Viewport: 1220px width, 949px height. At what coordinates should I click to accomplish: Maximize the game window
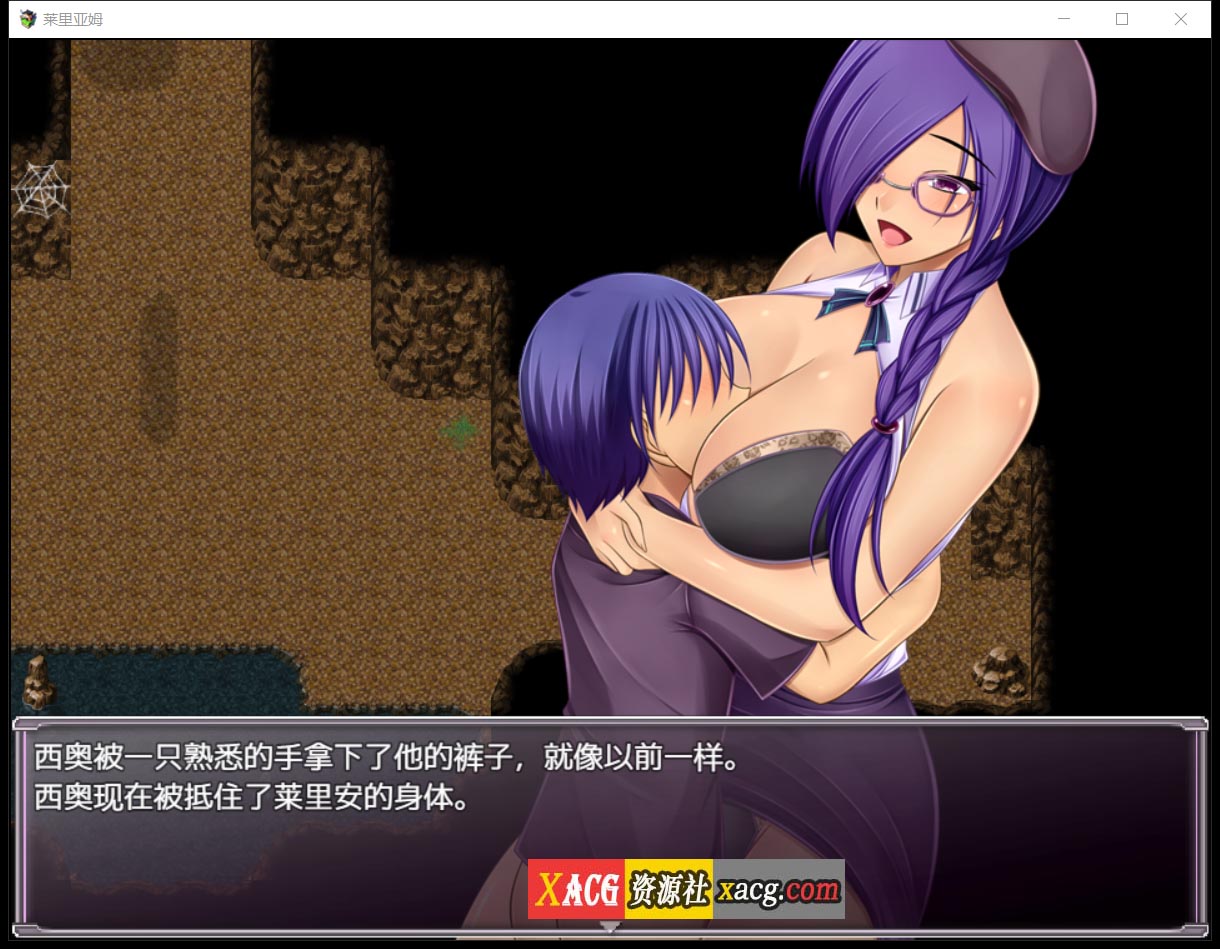[x=1122, y=19]
